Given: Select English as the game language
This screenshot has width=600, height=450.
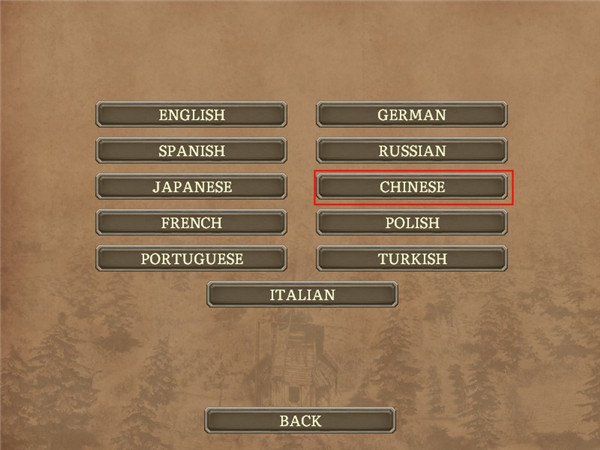Looking at the screenshot, I should (191, 115).
